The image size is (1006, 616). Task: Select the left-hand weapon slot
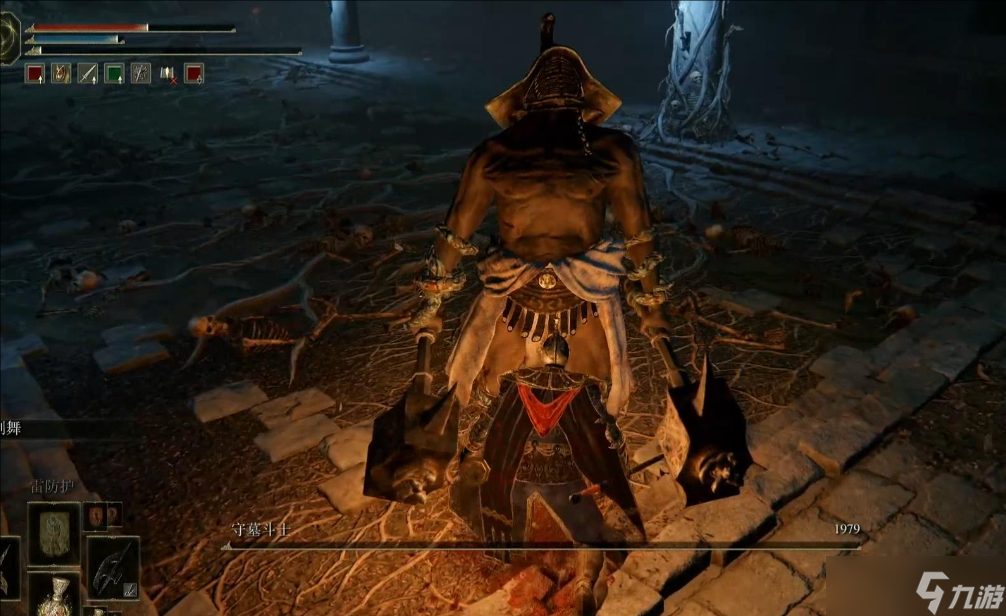(6, 566)
